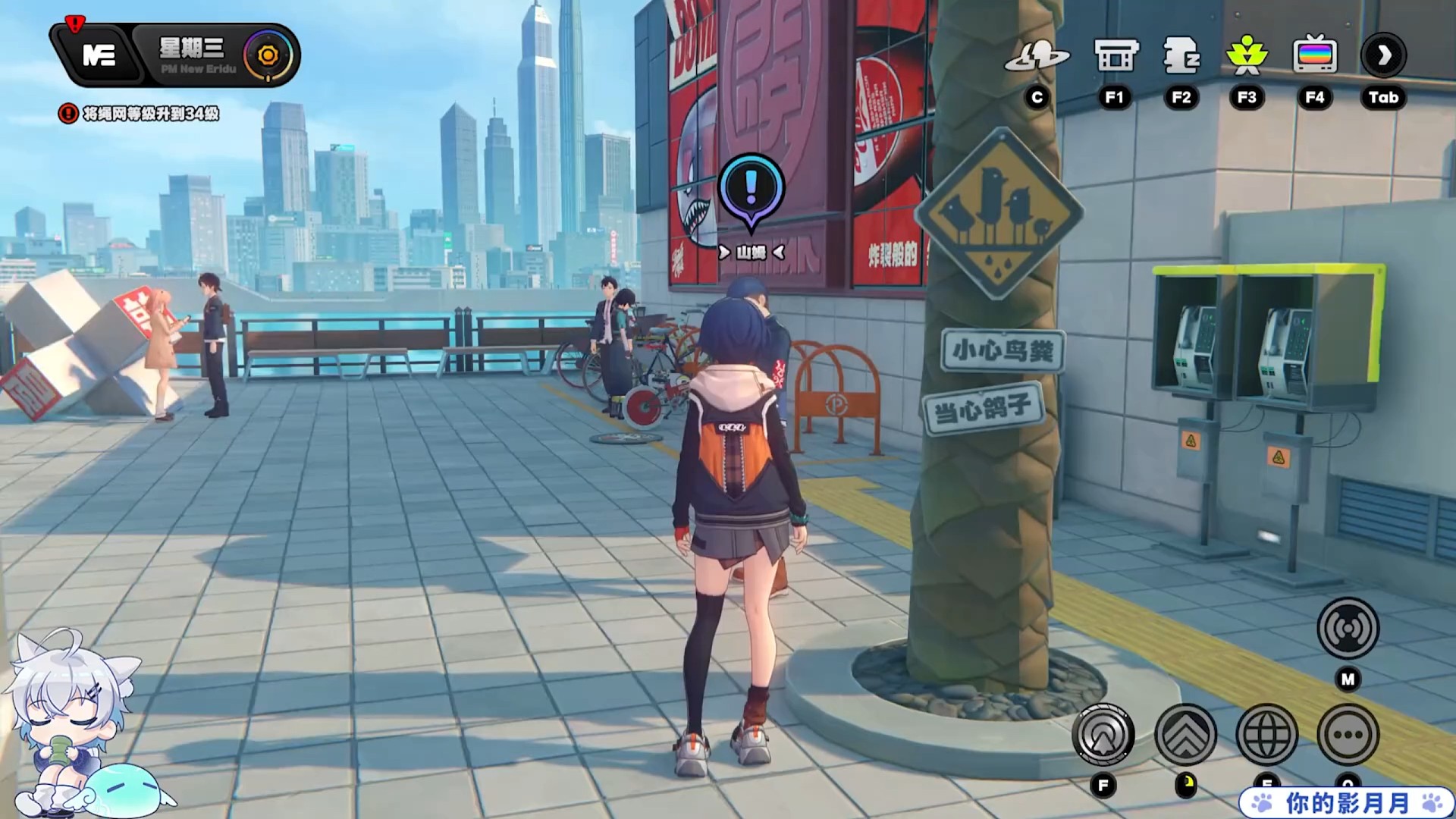The width and height of the screenshot is (1456, 819).
Task: Open the storefront-shaped icon menu
Action: coord(1116,56)
